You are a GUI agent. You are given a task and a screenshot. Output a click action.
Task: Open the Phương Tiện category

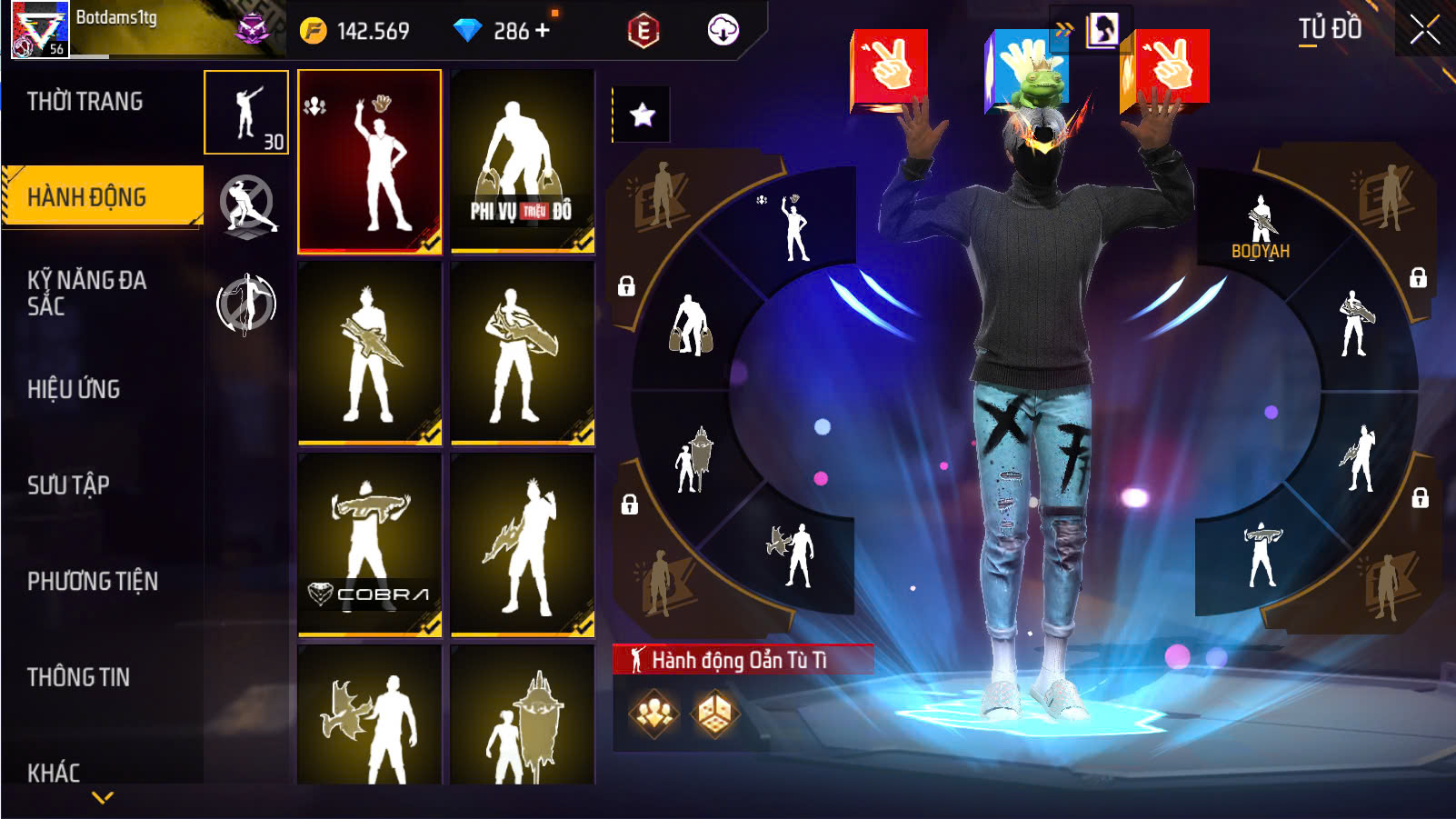93,582
